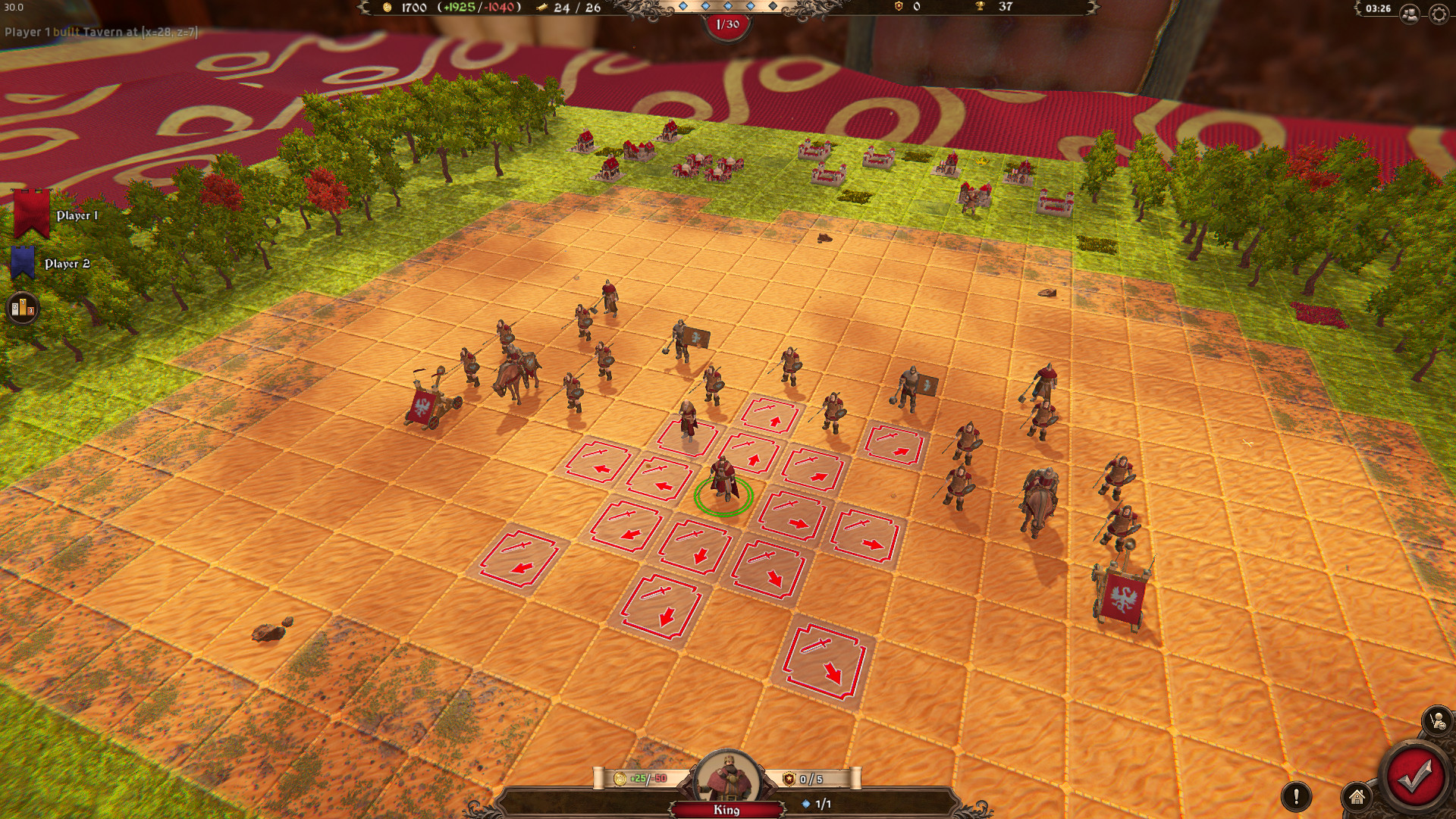Click the Player 1 built Tavern notification
This screenshot has width=1456, height=819.
pos(99,33)
